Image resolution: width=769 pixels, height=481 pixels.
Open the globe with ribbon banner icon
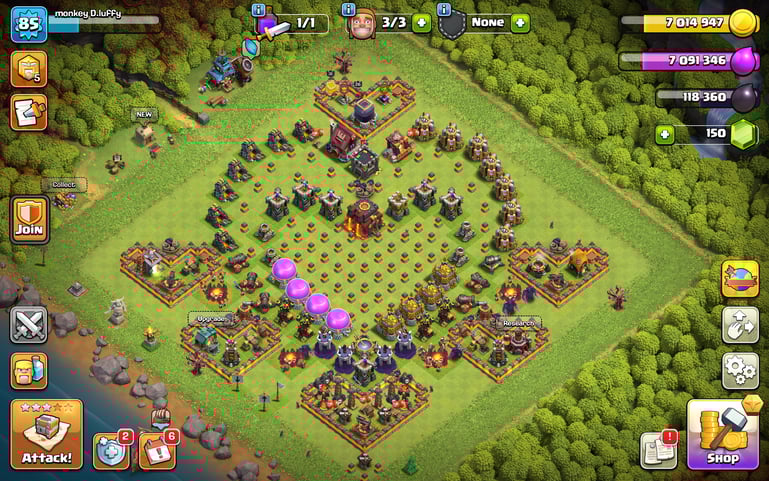740,279
